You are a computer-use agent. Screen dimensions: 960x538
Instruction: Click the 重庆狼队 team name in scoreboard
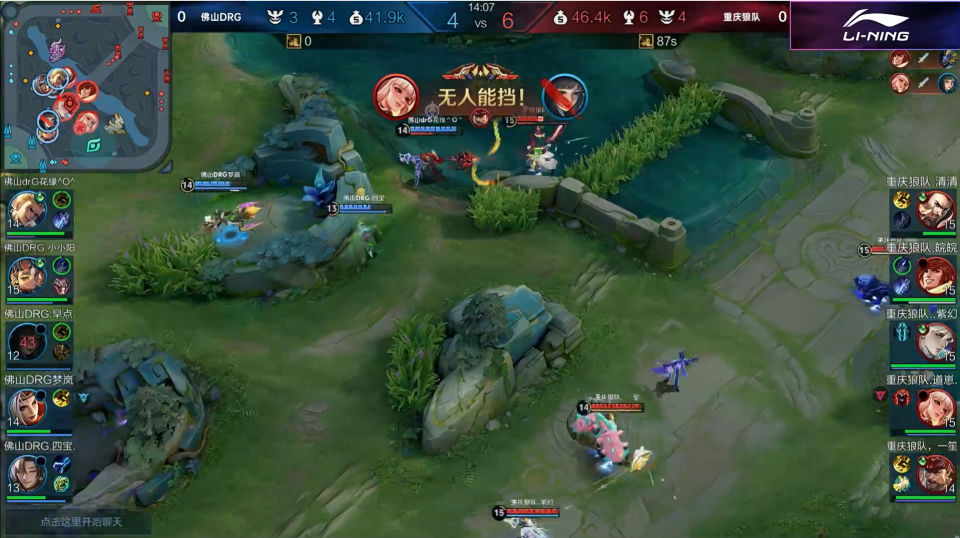tap(743, 17)
